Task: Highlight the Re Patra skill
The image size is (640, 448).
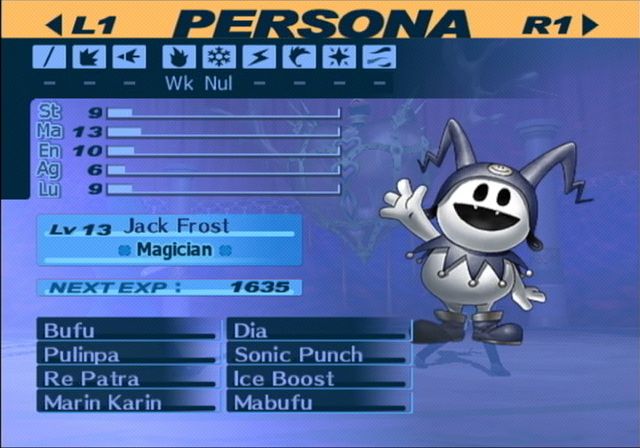Action: pos(126,378)
